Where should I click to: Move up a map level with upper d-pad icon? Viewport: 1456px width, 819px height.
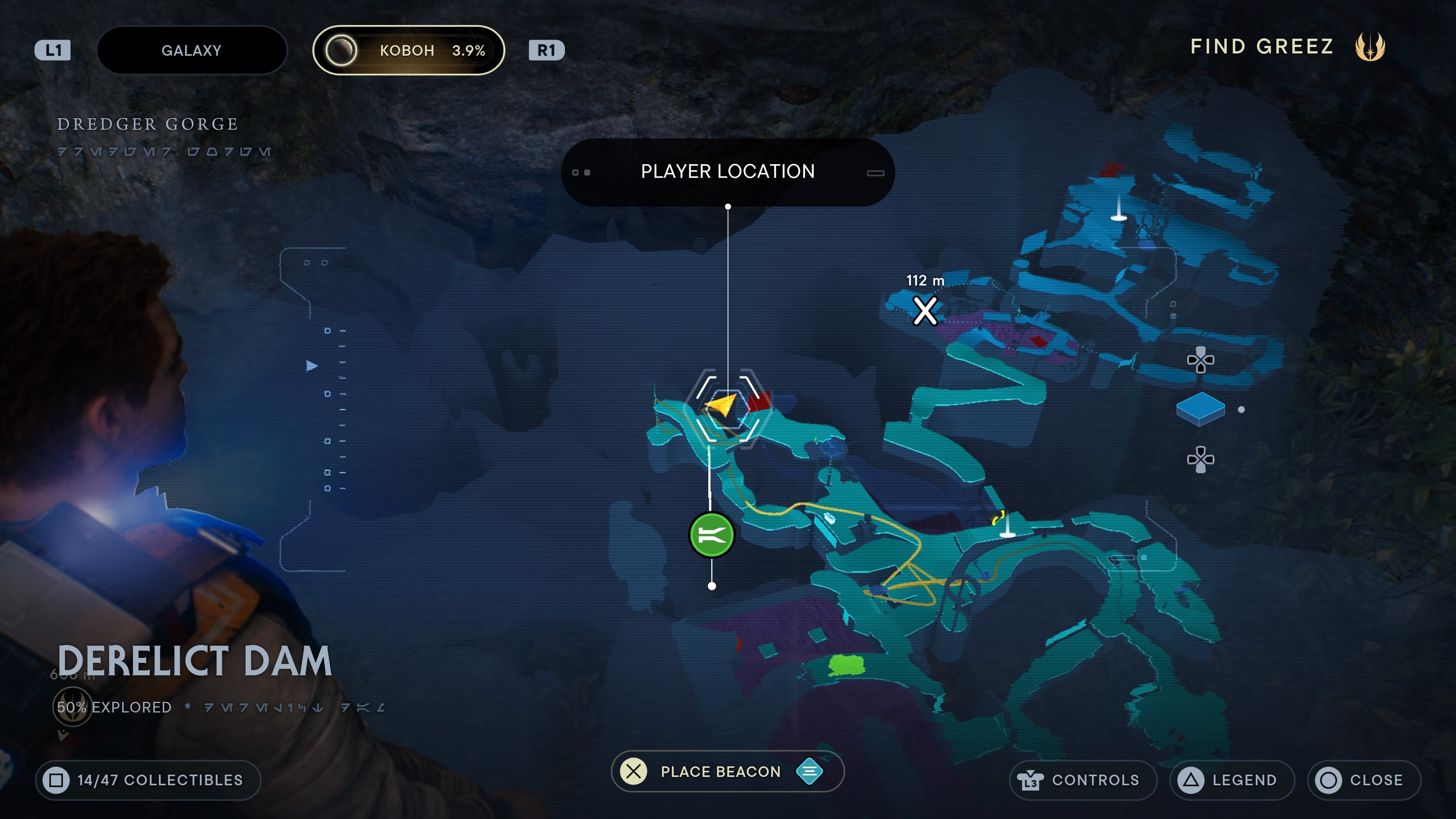coord(1200,360)
